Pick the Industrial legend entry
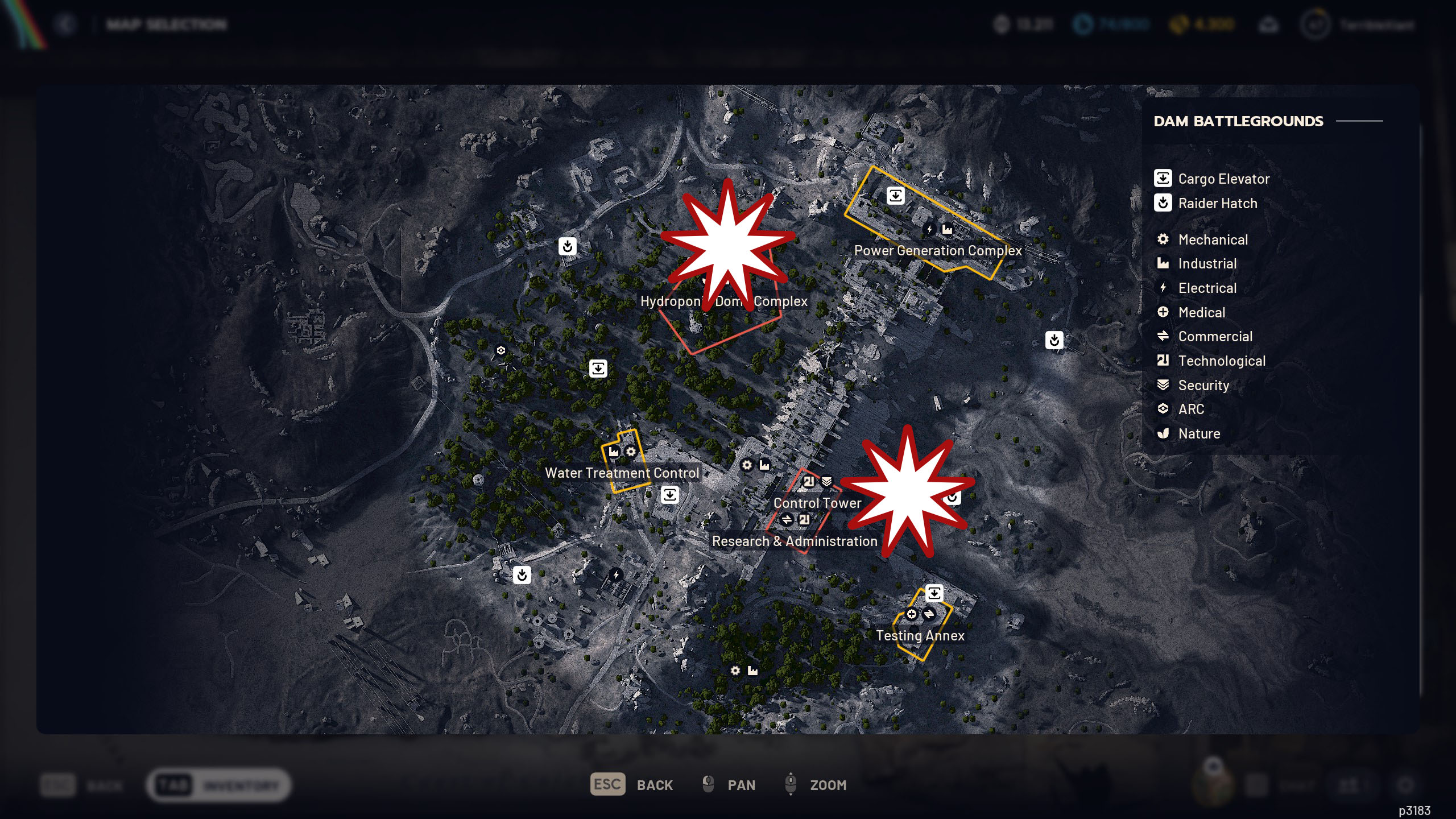The width and height of the screenshot is (1456, 819). [x=1206, y=264]
